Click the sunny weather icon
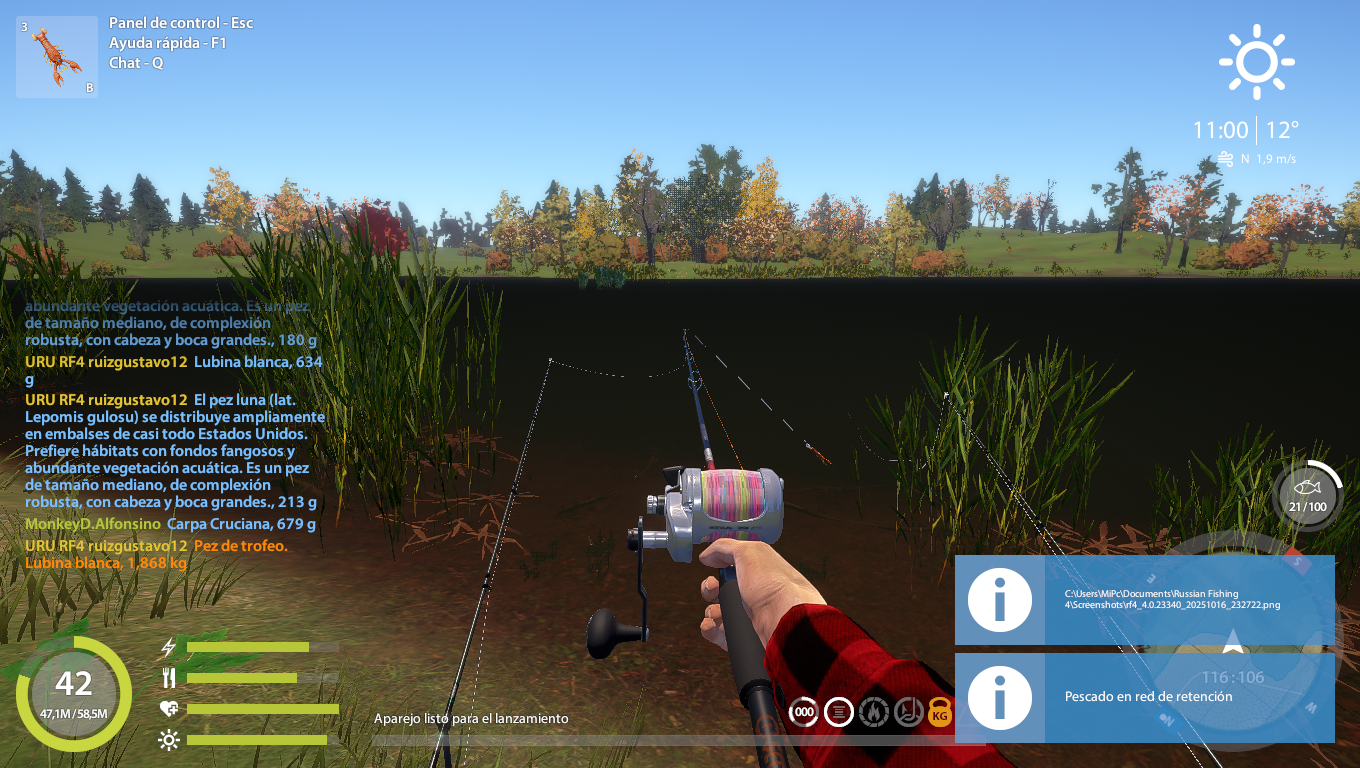Screen dimensions: 1360x768 click(x=1257, y=62)
